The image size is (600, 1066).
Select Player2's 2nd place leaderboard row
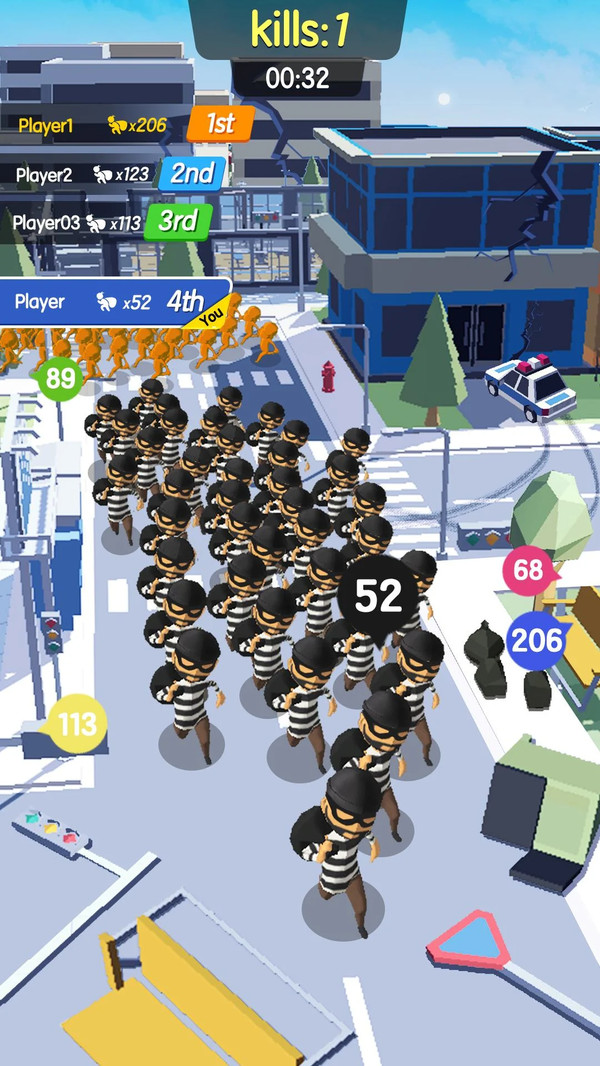coord(115,174)
